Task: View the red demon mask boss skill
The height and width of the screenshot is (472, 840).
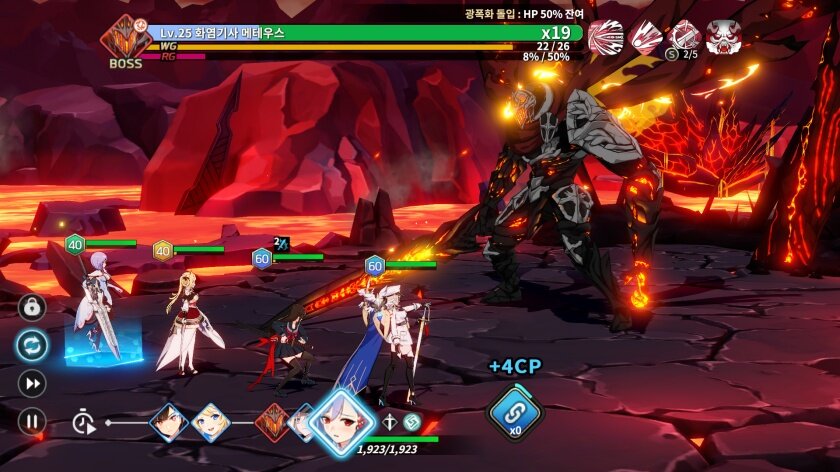Action: tap(724, 37)
